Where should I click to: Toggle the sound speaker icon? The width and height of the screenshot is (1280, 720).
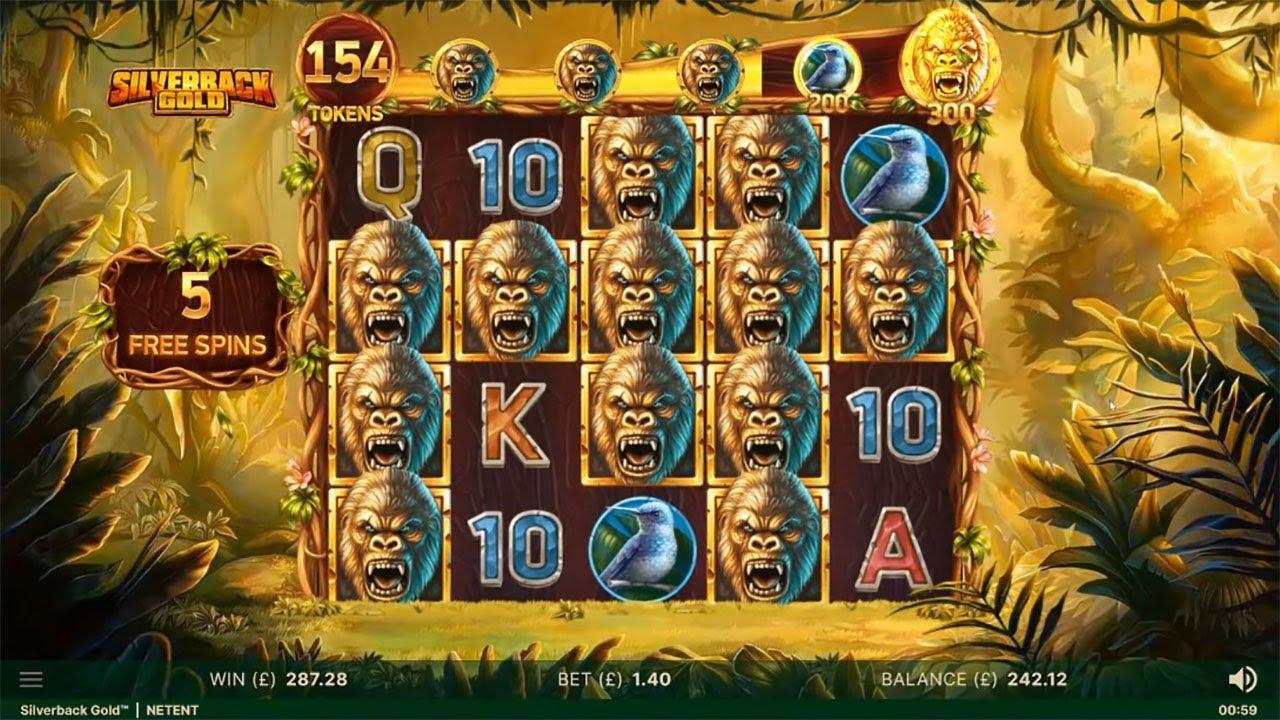click(x=1242, y=680)
